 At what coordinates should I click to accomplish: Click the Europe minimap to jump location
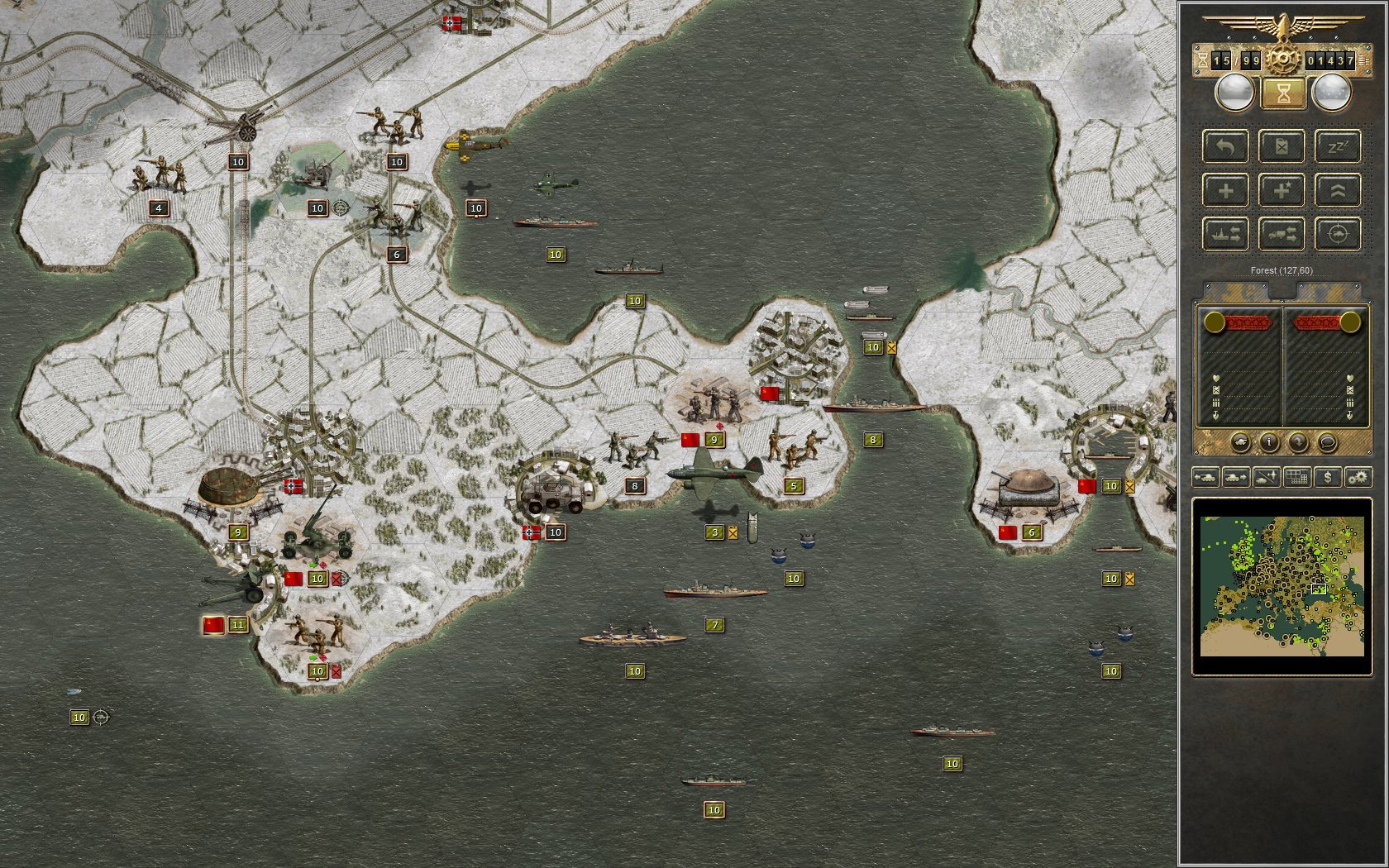point(1283,589)
